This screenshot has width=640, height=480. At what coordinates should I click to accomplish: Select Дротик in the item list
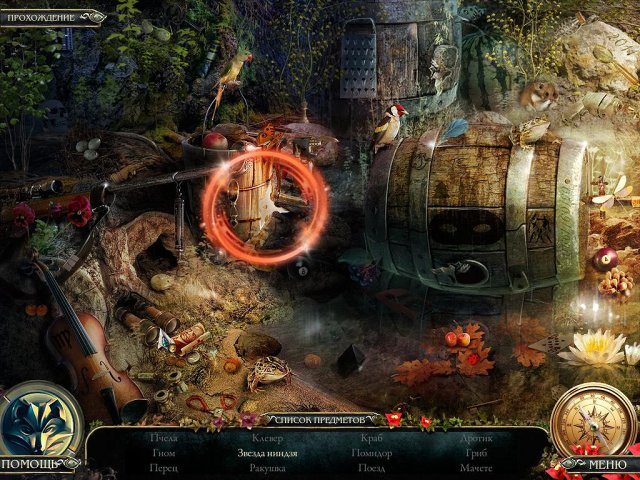click(x=476, y=438)
